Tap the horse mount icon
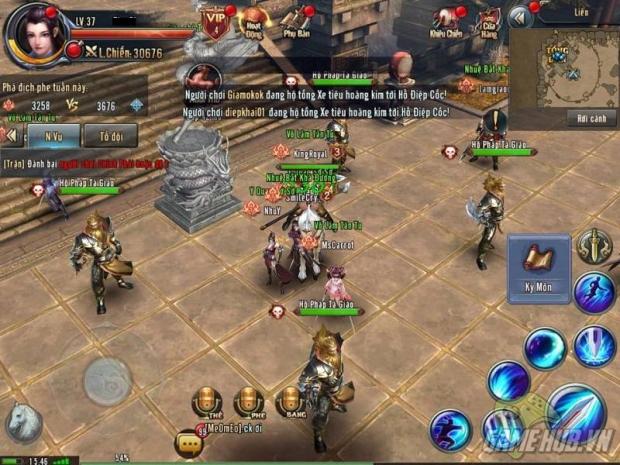 pyautogui.click(x=23, y=421)
